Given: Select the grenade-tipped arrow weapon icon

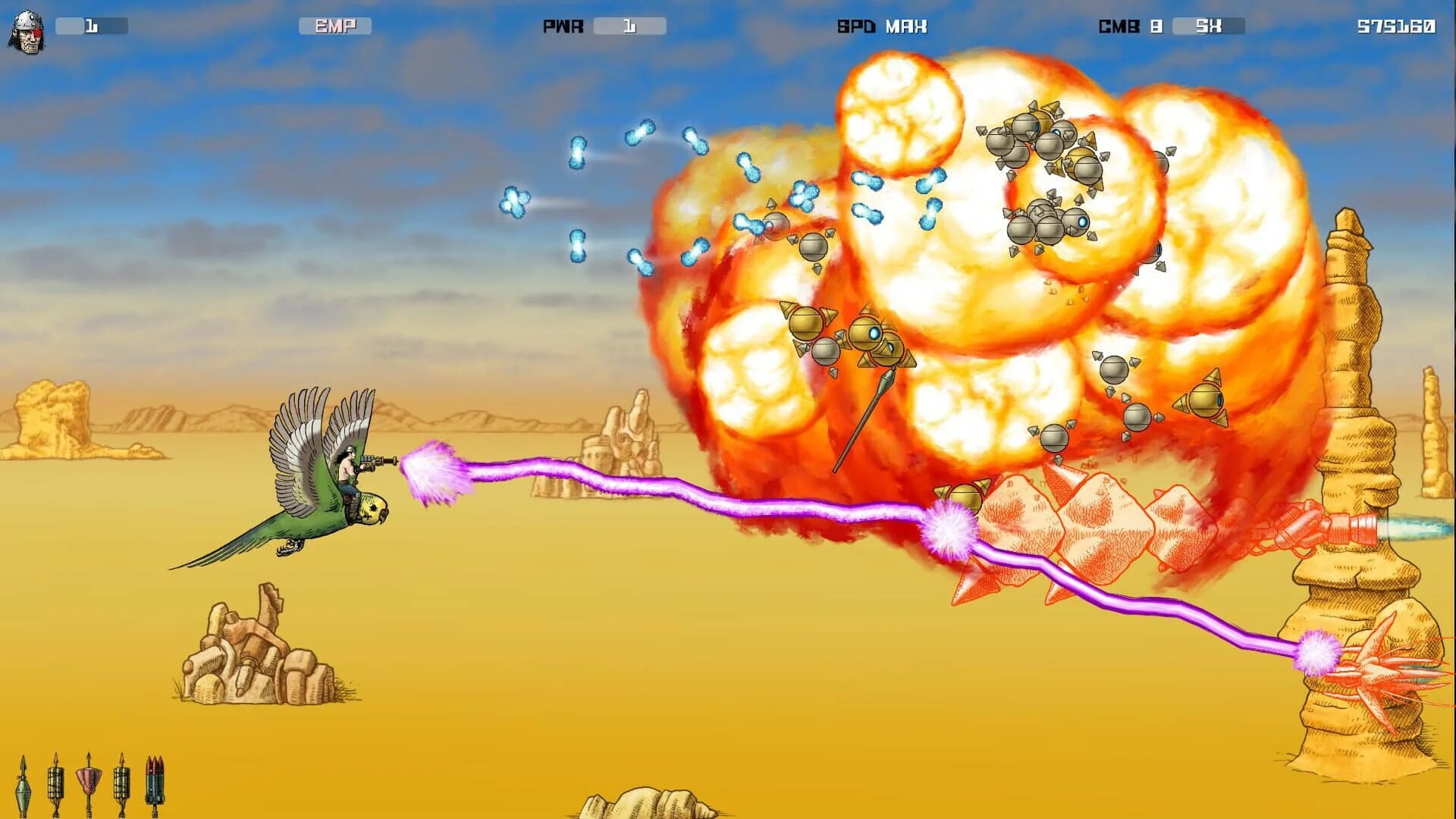Looking at the screenshot, I should point(23,785).
